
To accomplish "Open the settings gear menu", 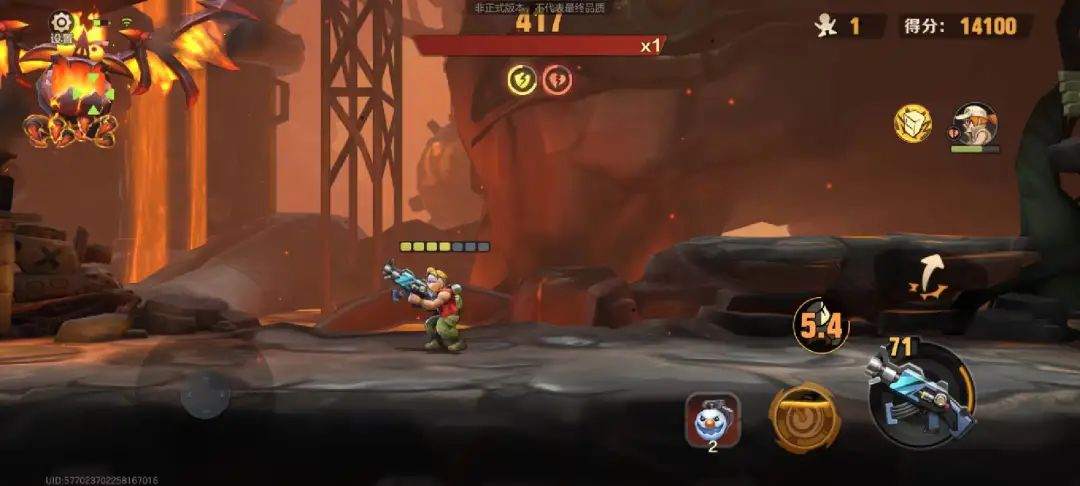I will pyautogui.click(x=62, y=24).
